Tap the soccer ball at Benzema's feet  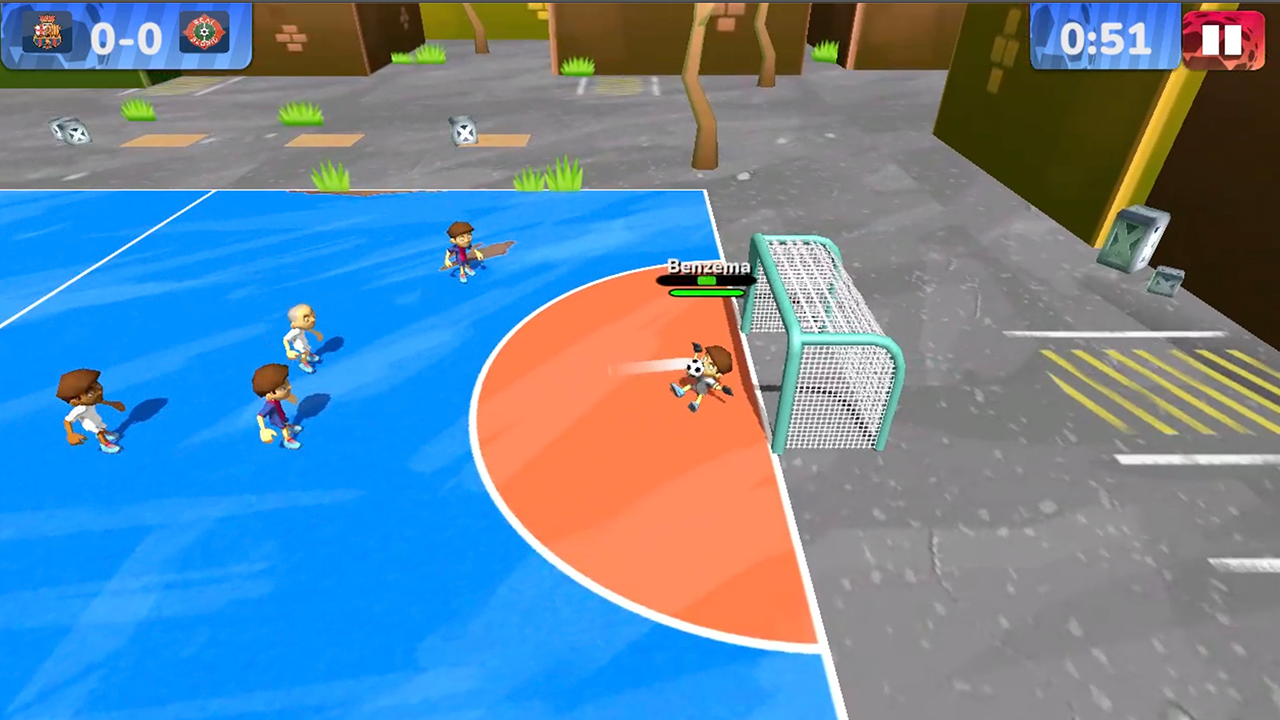[694, 367]
